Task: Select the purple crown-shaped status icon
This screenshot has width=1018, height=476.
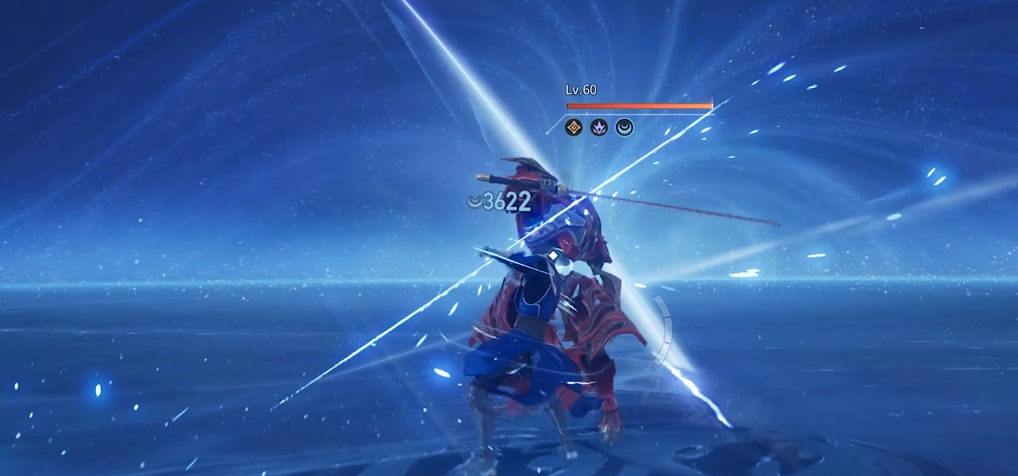Action: pyautogui.click(x=599, y=127)
